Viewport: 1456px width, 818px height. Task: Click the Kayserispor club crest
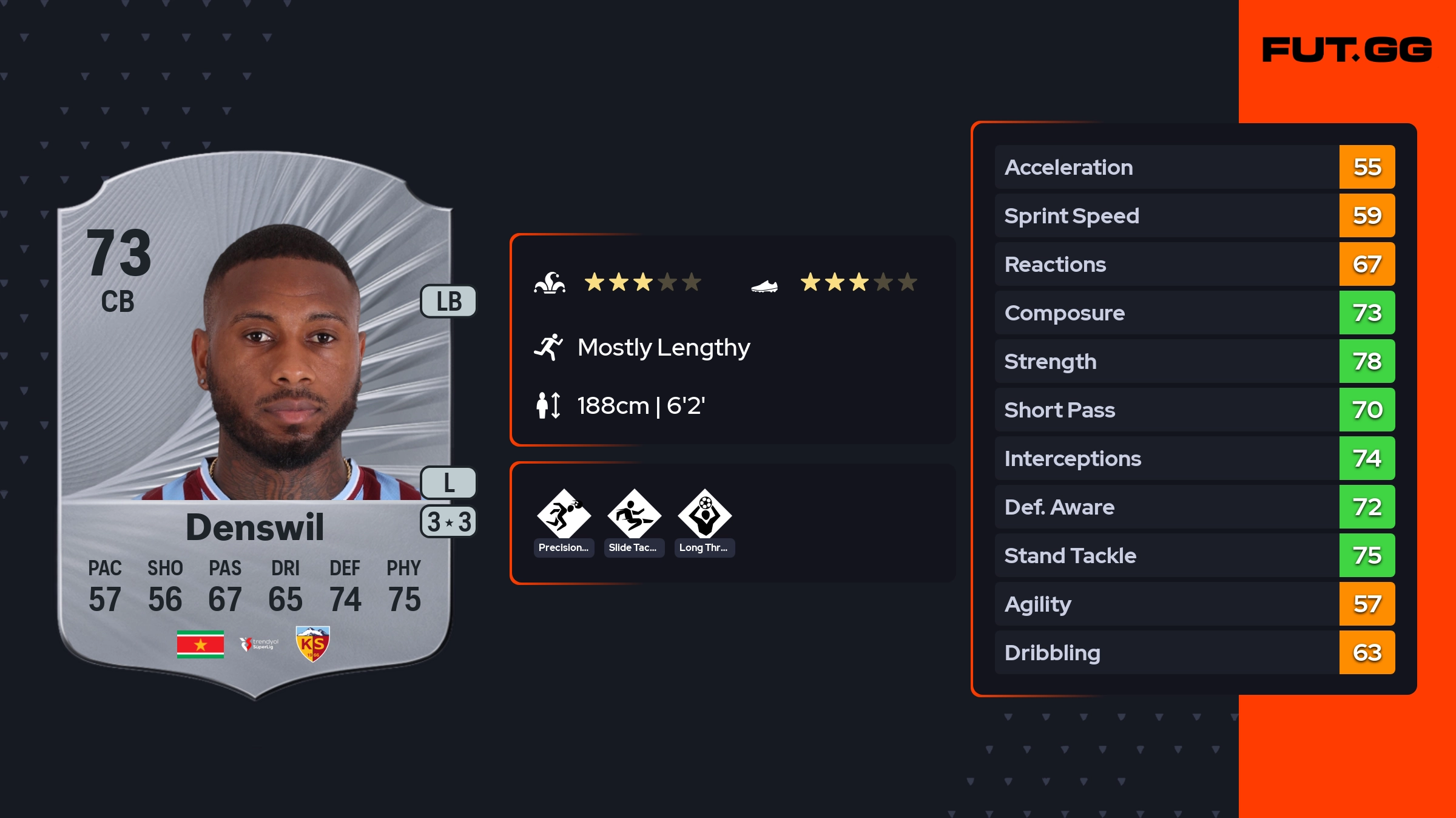tap(312, 644)
